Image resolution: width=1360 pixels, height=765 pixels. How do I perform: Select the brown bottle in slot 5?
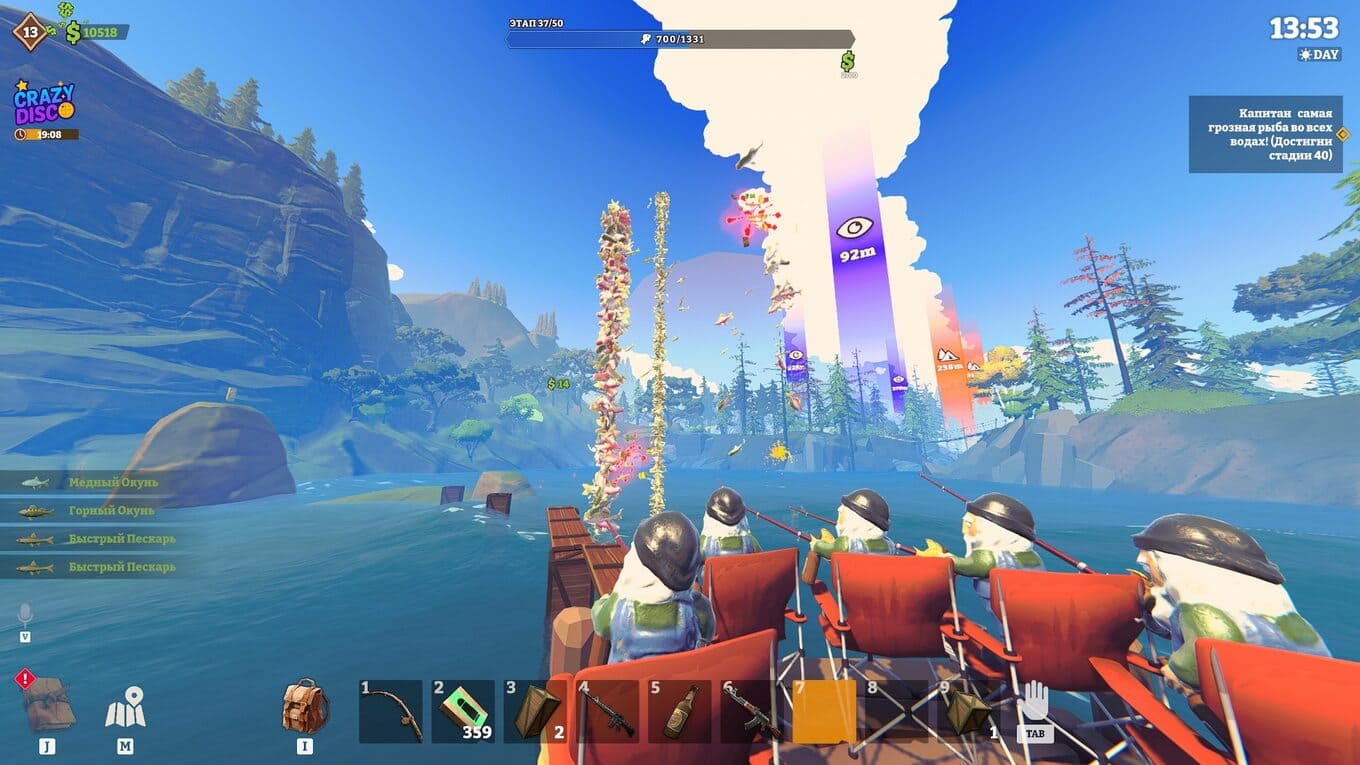(x=679, y=711)
